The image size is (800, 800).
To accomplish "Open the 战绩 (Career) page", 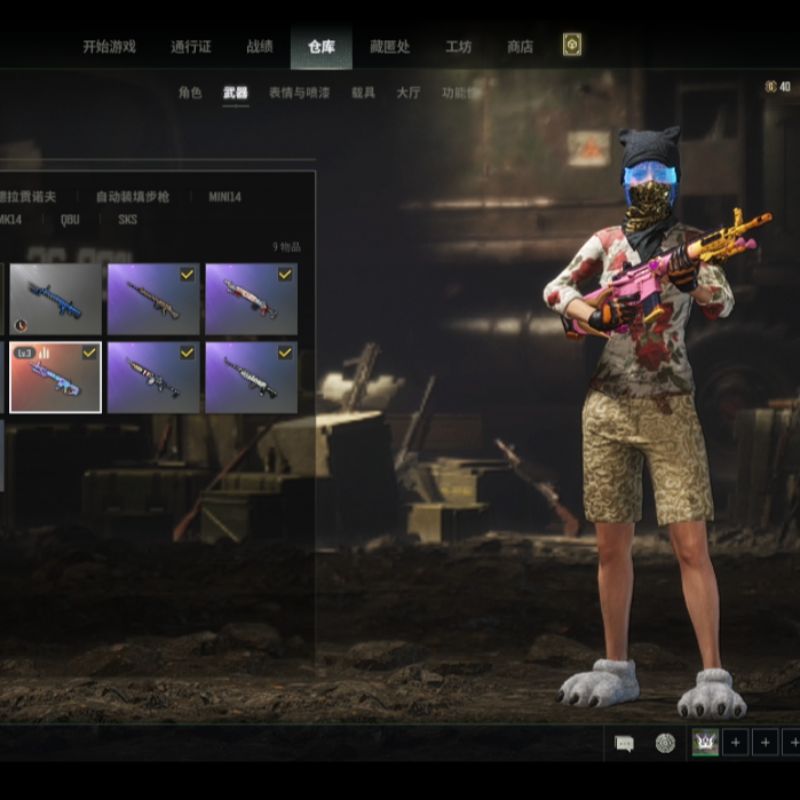I will click(x=260, y=46).
